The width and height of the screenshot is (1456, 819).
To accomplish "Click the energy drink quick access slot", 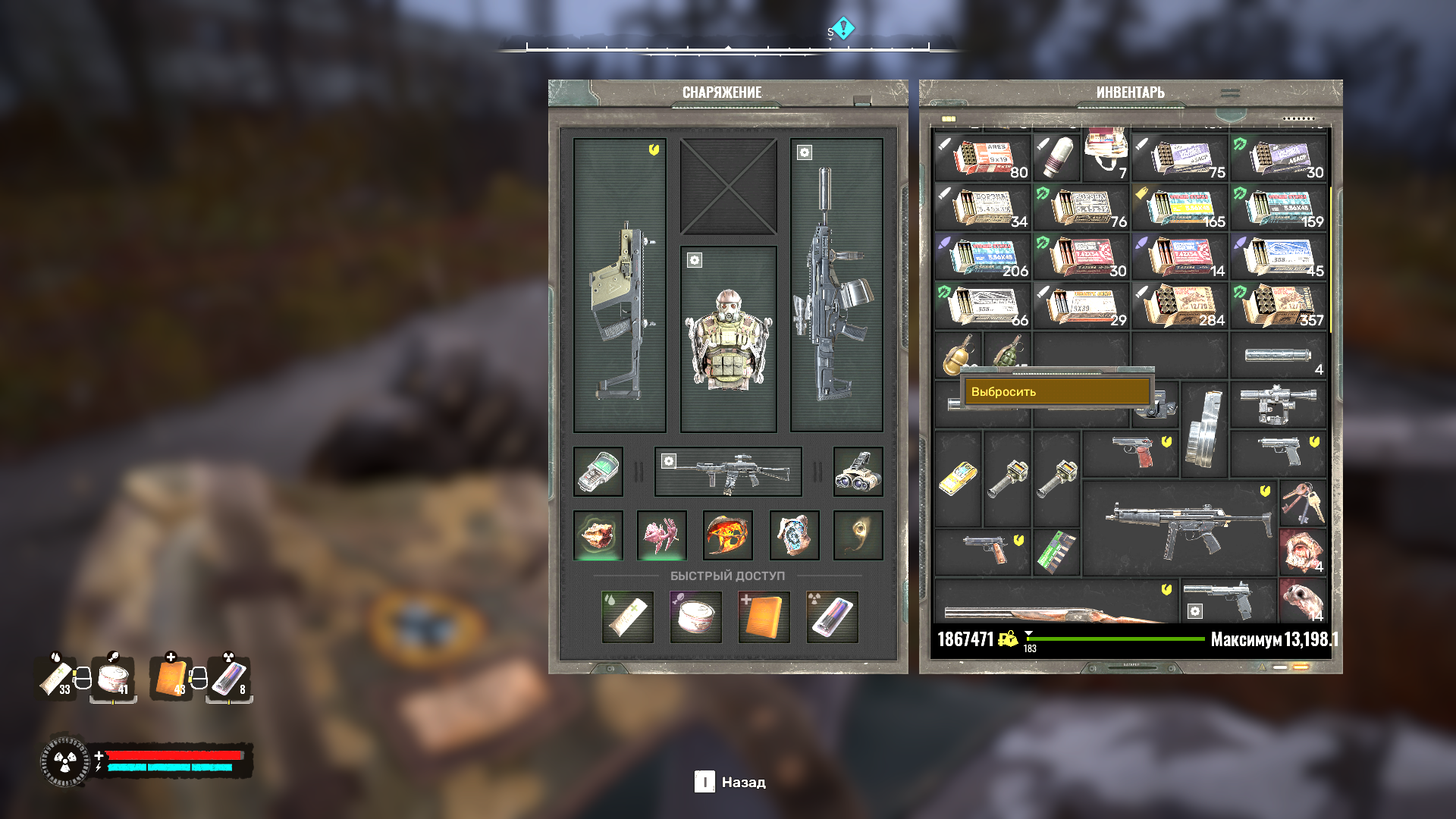I will tap(832, 617).
